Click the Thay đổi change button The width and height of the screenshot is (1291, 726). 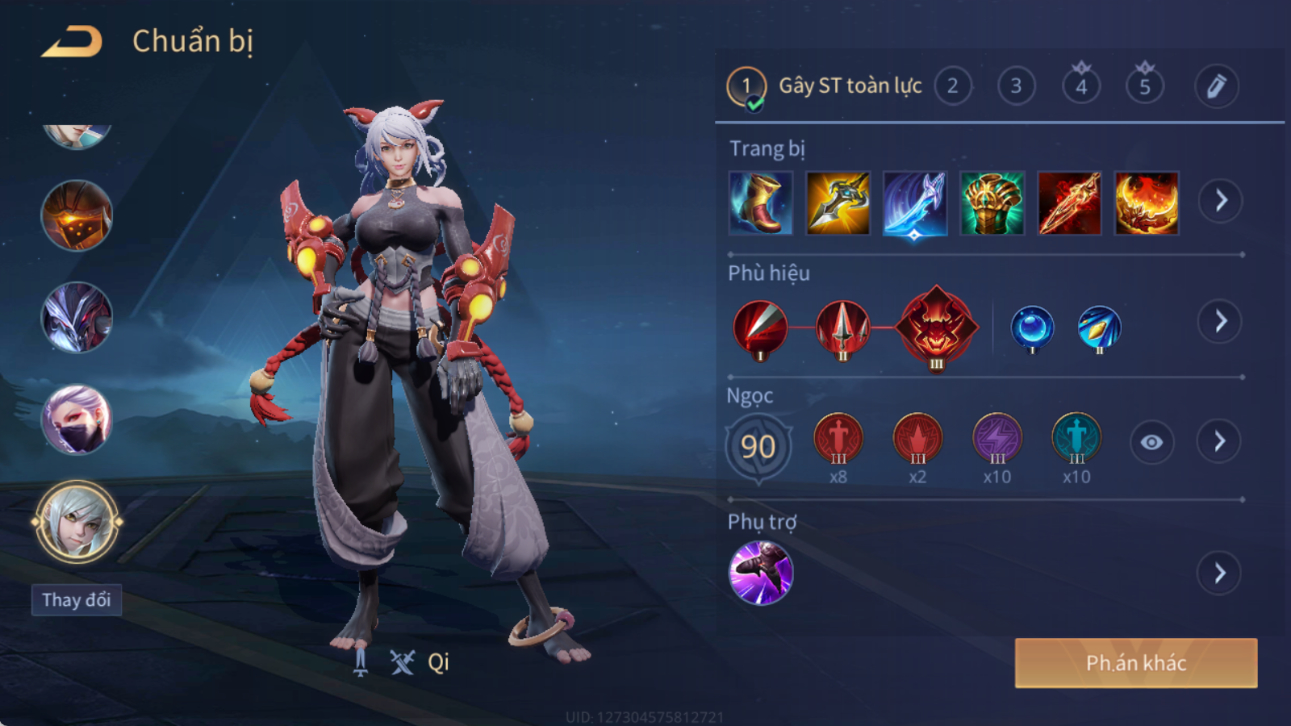(76, 600)
